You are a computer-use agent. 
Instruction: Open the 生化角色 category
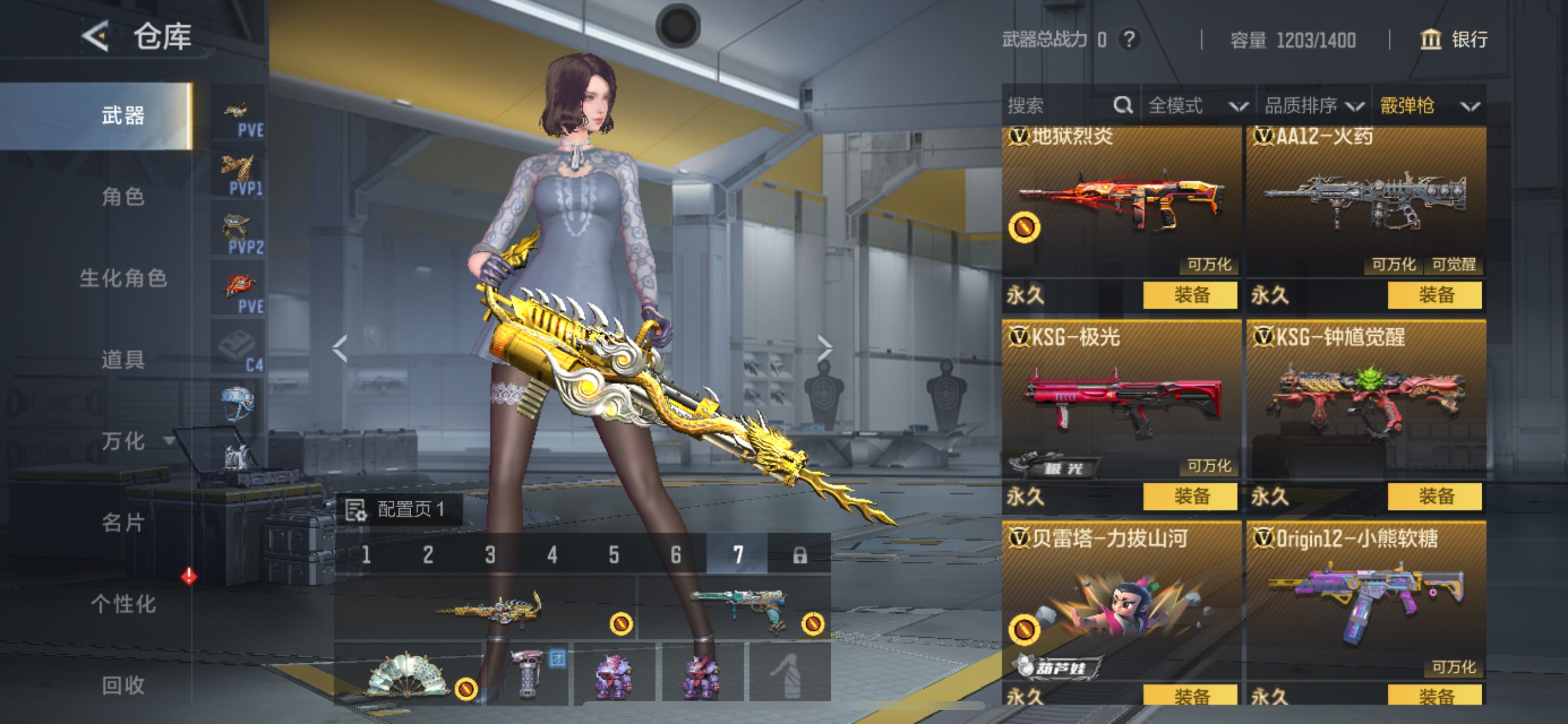123,278
